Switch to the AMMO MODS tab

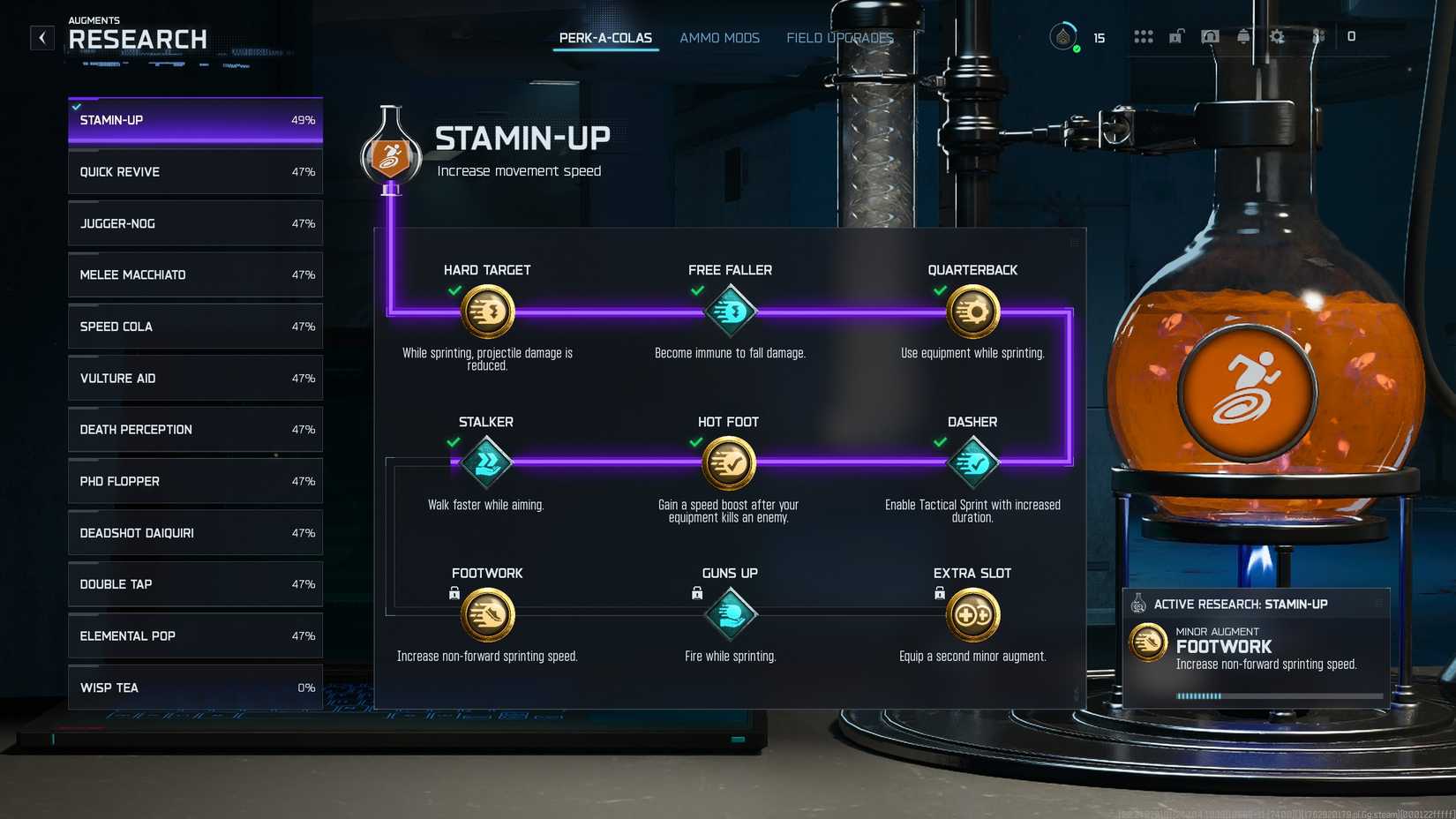pos(719,37)
